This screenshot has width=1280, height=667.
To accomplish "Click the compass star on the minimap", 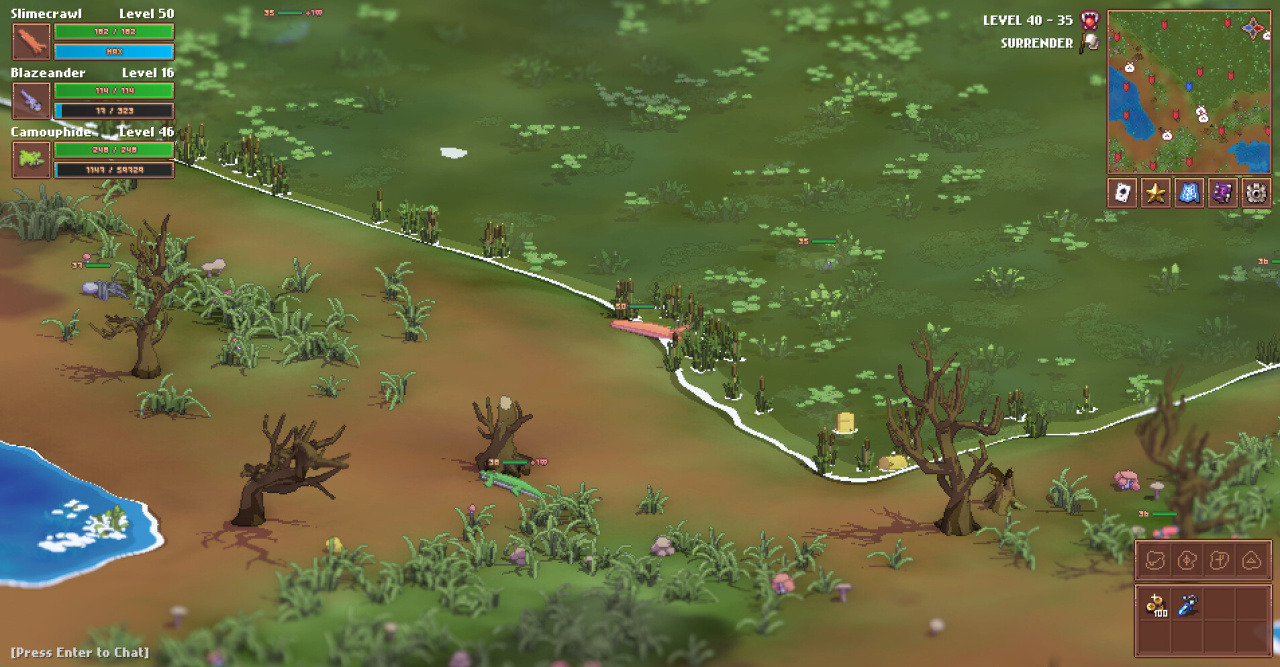I will click(x=1254, y=27).
